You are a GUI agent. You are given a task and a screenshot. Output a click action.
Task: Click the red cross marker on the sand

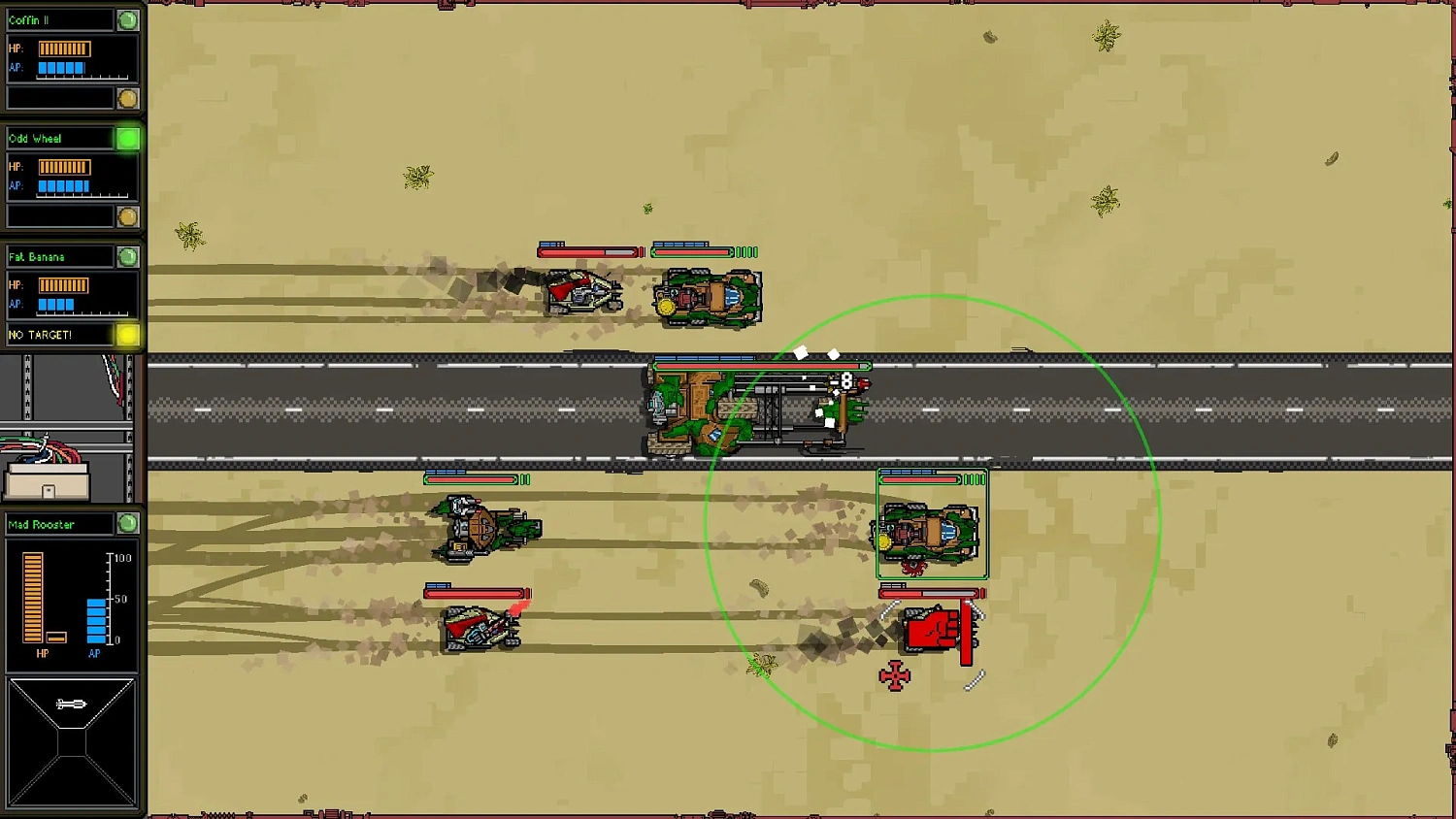(x=893, y=675)
